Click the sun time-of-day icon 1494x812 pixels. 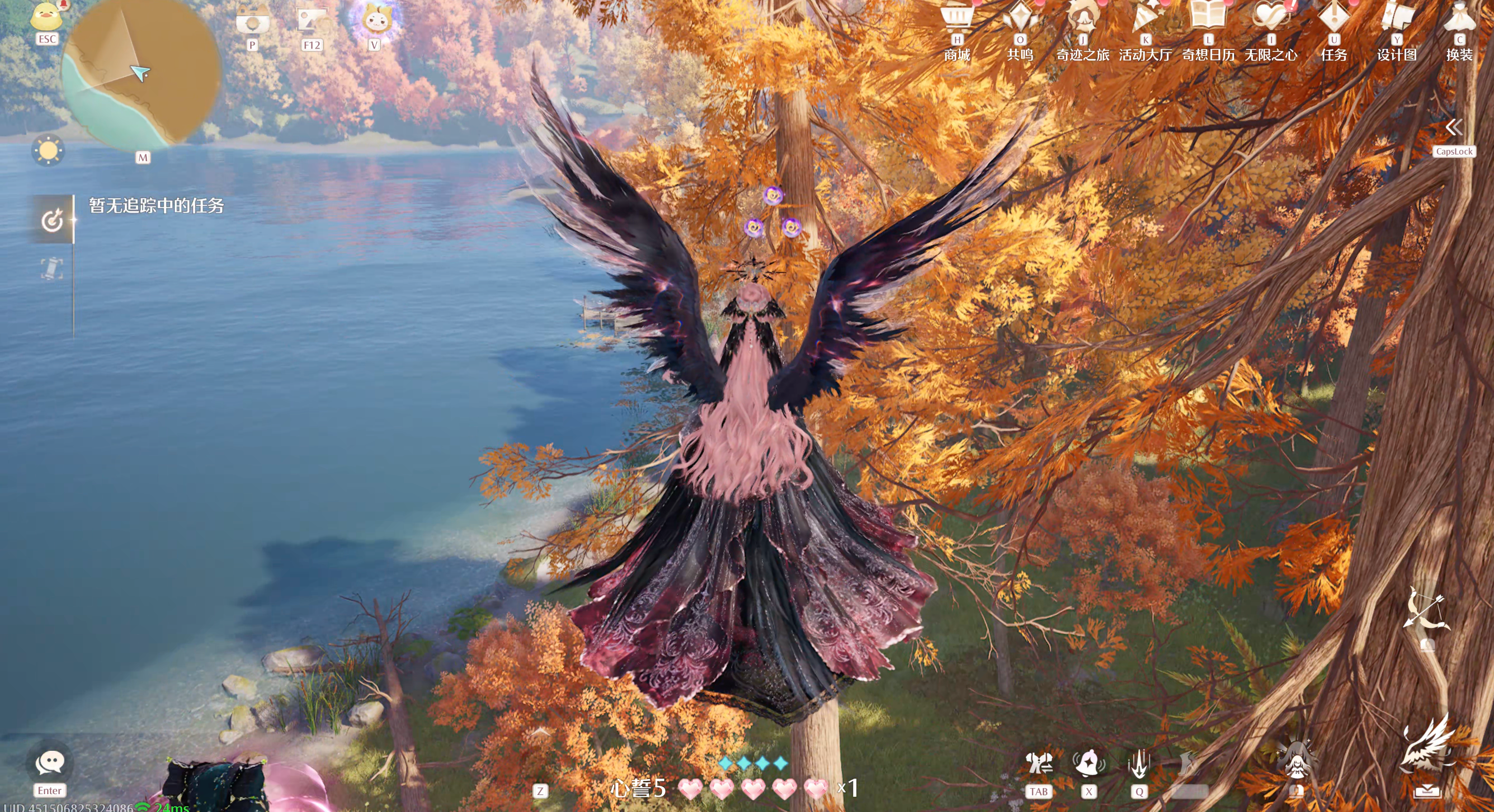48,151
